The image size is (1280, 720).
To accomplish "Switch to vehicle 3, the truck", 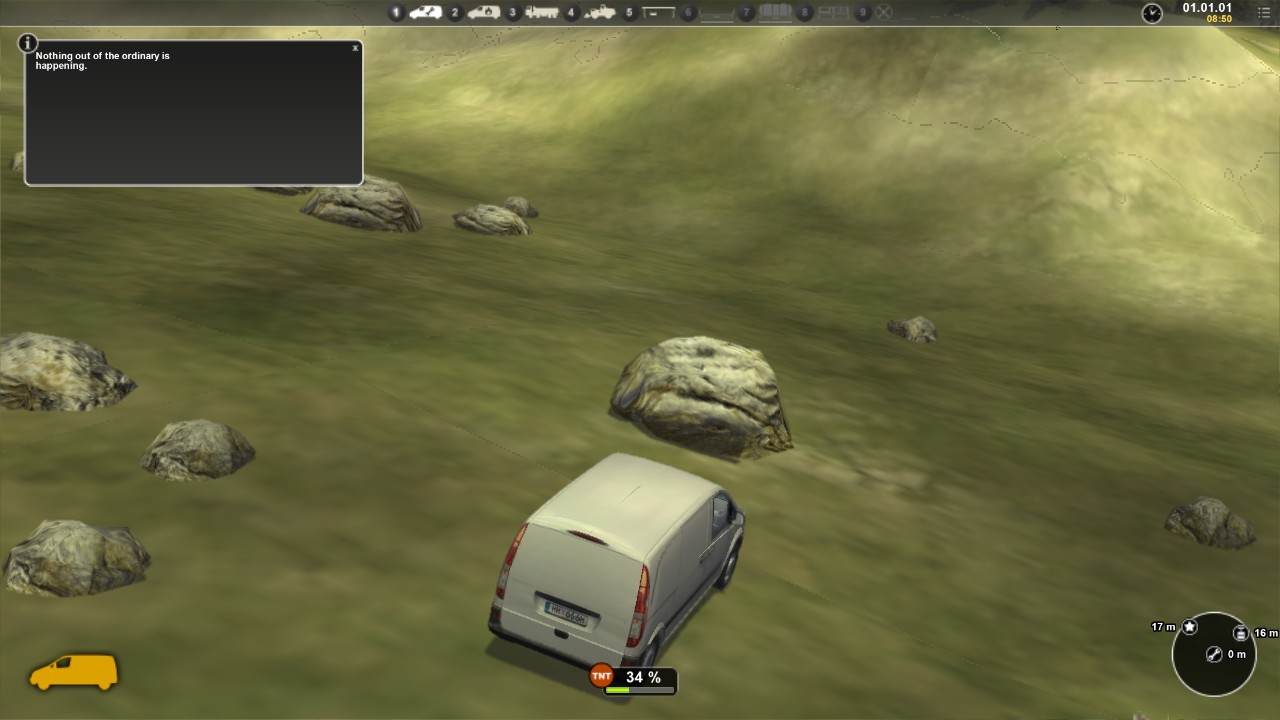I will tap(541, 13).
